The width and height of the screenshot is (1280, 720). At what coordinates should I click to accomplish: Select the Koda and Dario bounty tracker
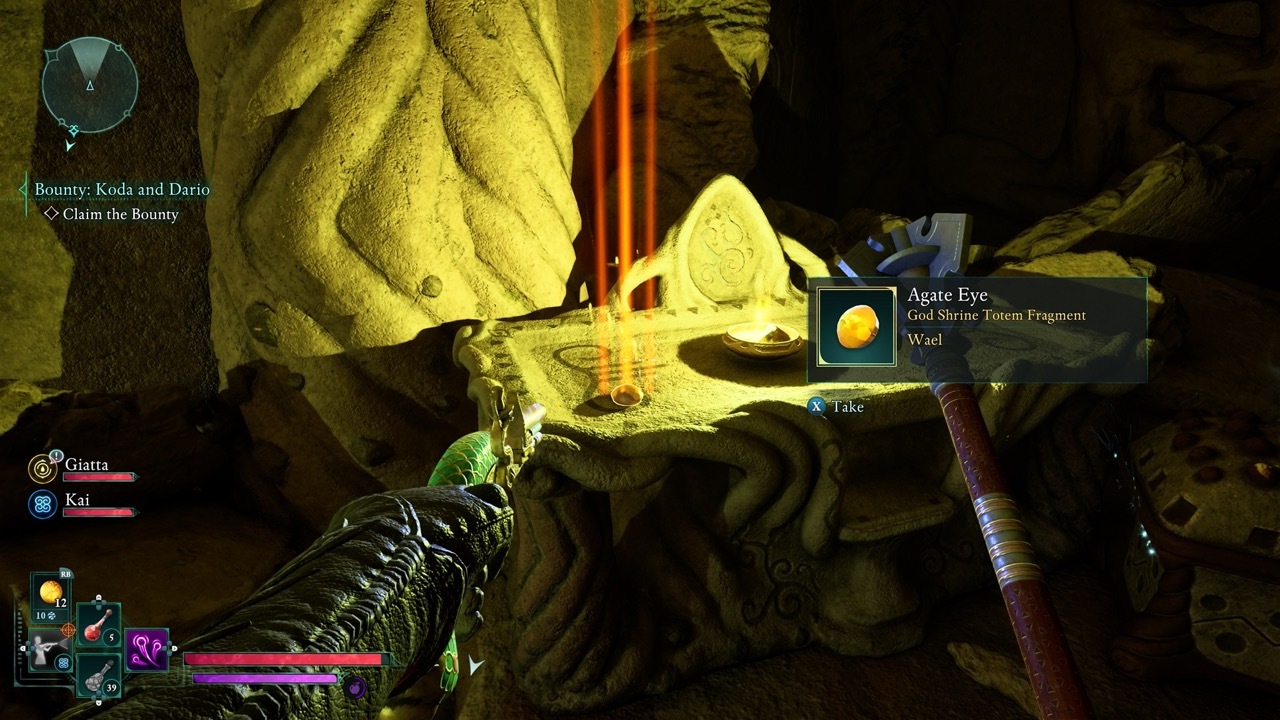[x=122, y=189]
